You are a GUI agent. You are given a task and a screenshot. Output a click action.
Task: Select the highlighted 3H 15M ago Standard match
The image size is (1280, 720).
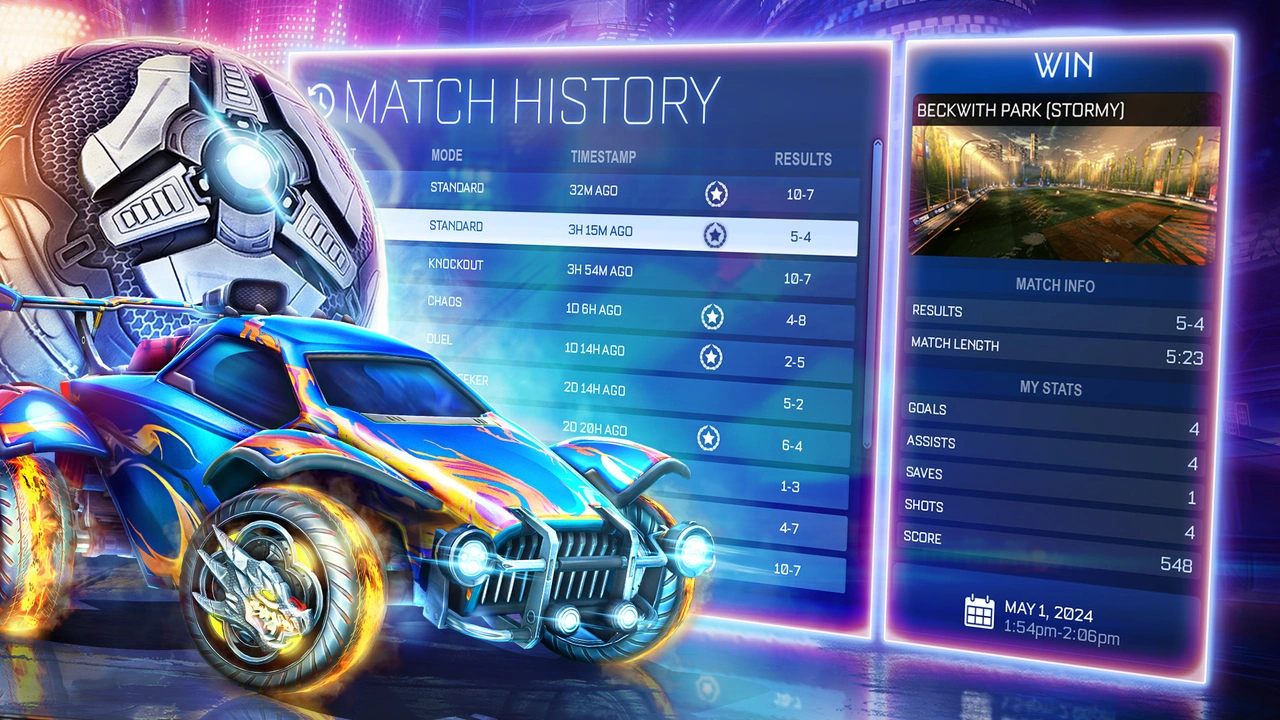coord(600,230)
